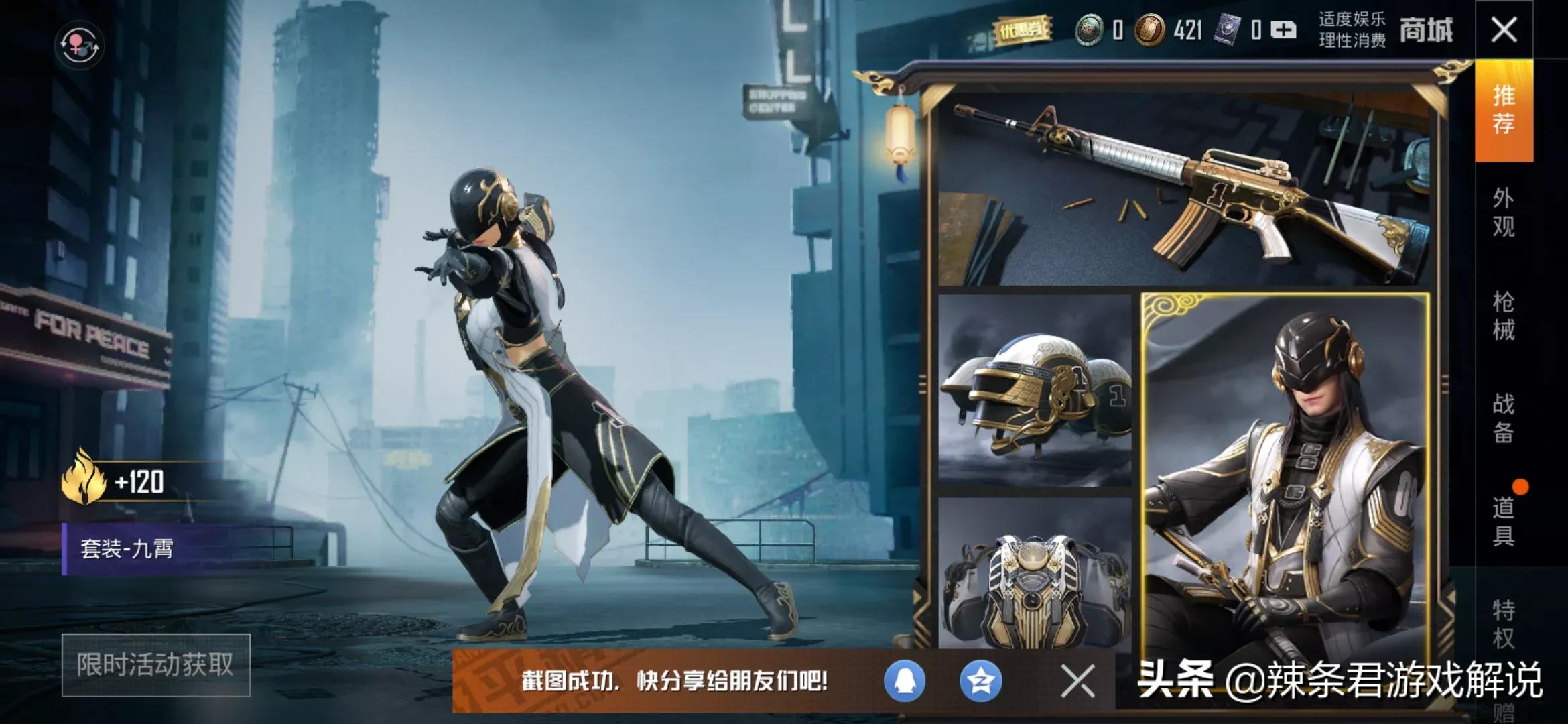Image resolution: width=1568 pixels, height=724 pixels.
Task: Go to the 战备 tab
Action: (x=1504, y=418)
